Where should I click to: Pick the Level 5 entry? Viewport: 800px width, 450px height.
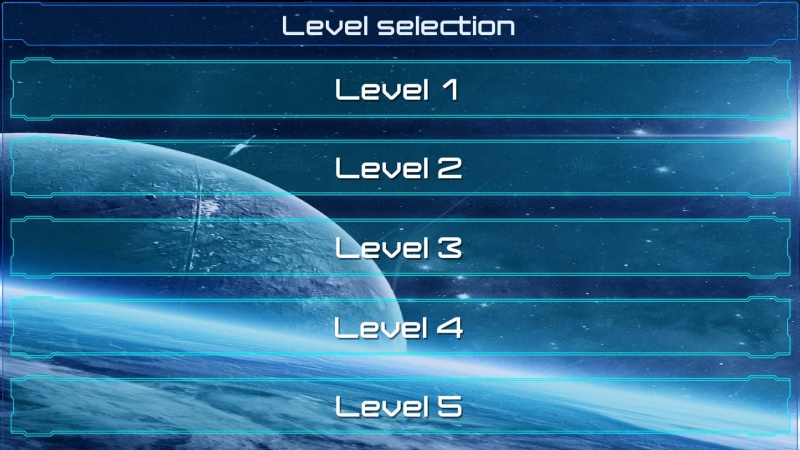pyautogui.click(x=399, y=406)
